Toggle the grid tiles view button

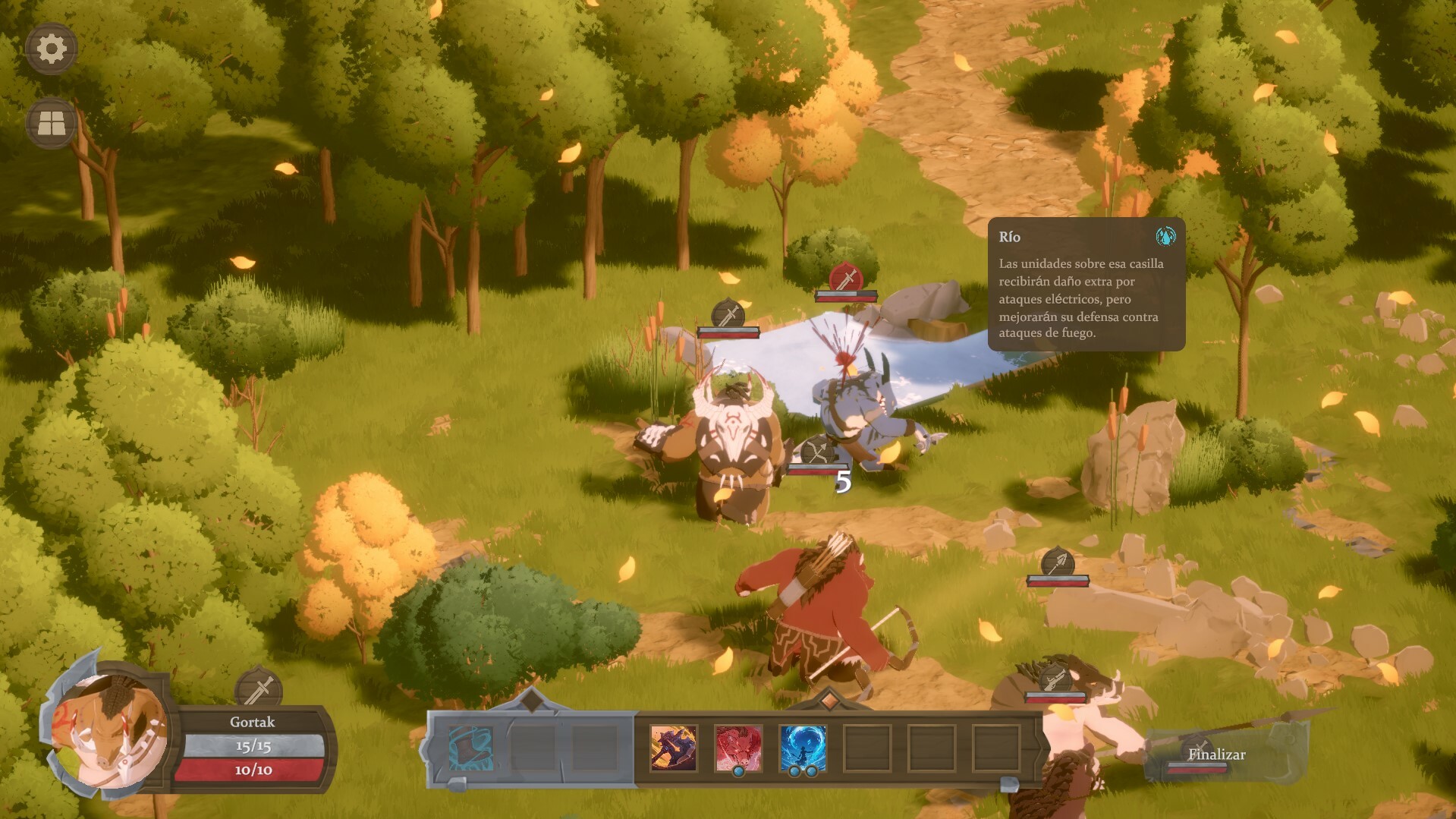pos(52,123)
